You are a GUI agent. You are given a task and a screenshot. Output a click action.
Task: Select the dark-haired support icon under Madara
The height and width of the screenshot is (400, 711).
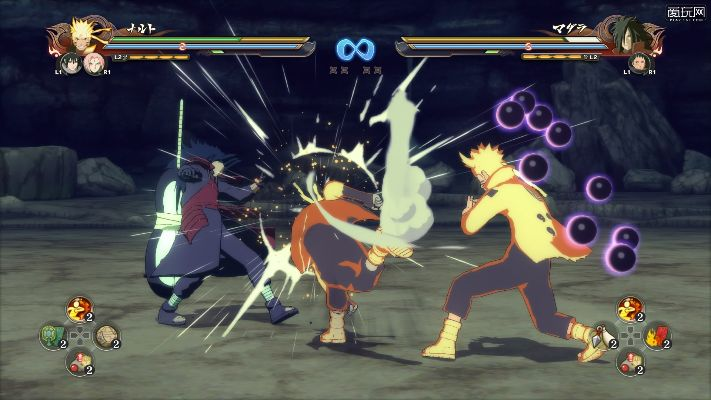tap(637, 64)
